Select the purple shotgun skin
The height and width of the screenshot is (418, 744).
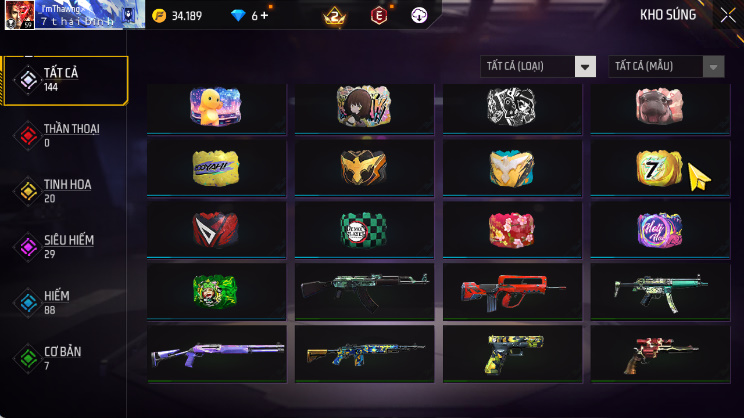215,352
